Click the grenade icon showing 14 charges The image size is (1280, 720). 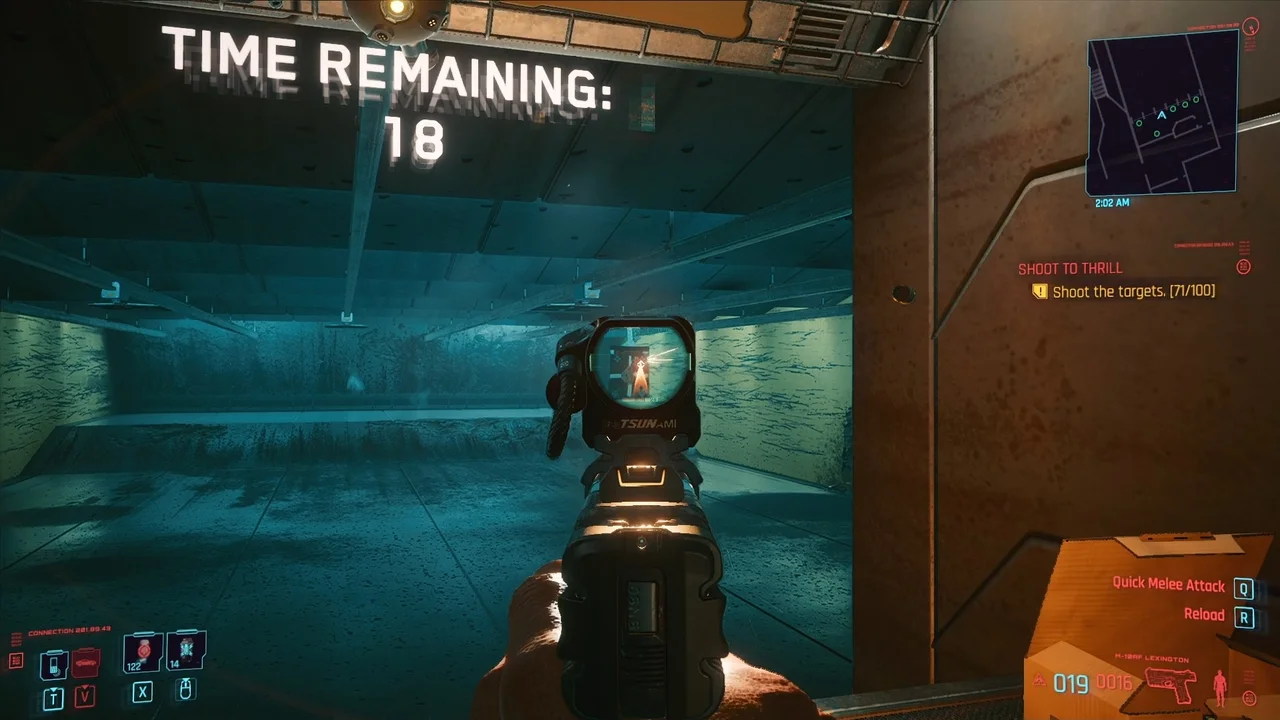click(184, 651)
